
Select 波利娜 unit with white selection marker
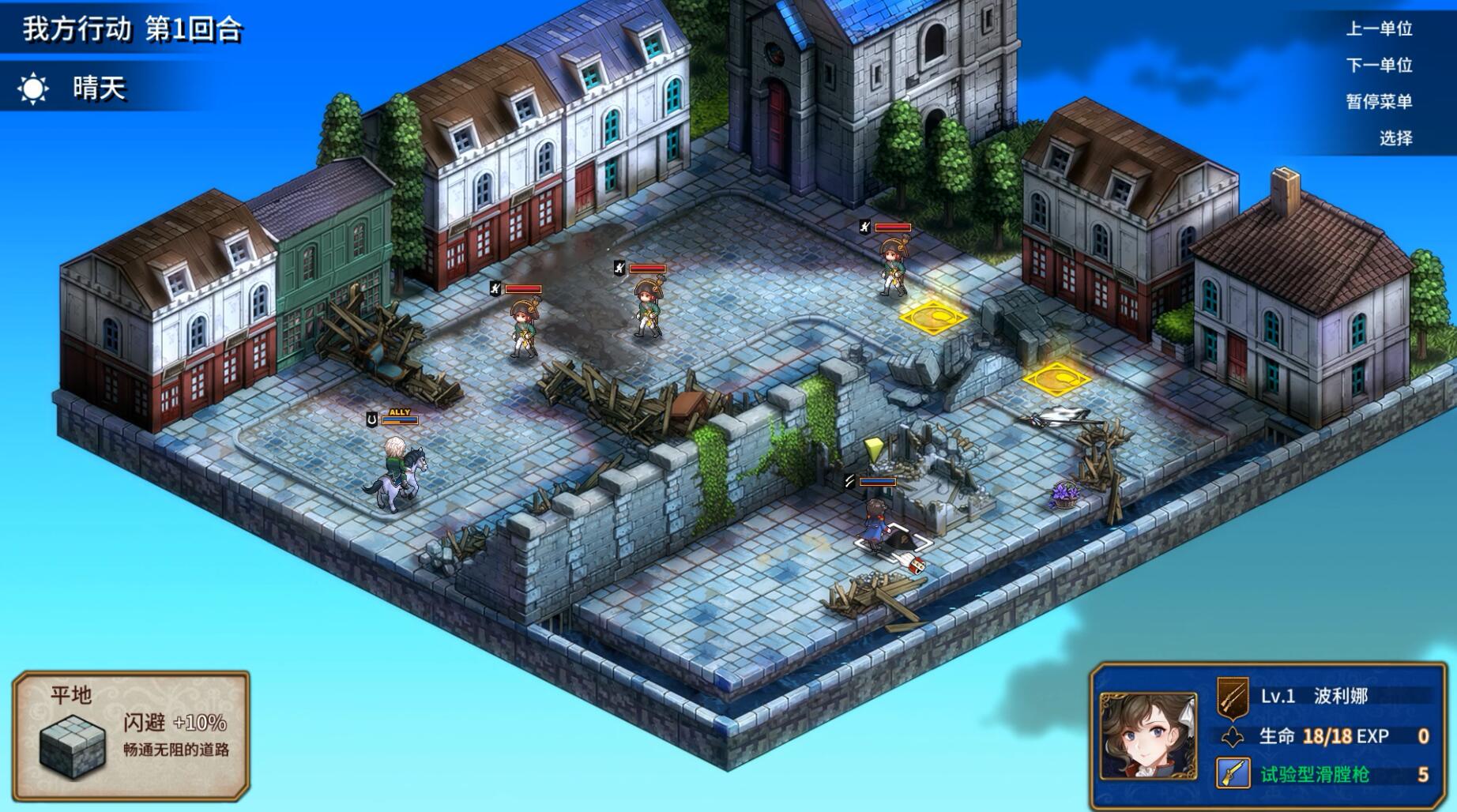(875, 524)
